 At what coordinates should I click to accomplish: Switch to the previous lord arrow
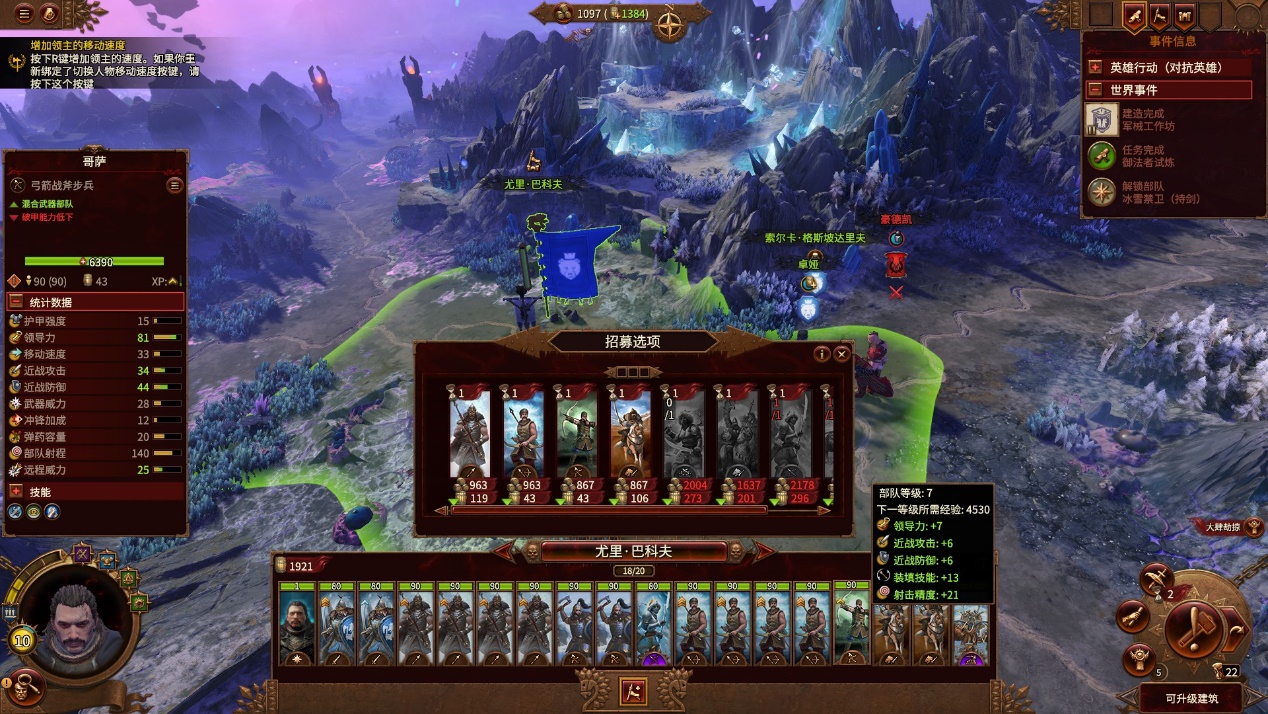pos(504,551)
